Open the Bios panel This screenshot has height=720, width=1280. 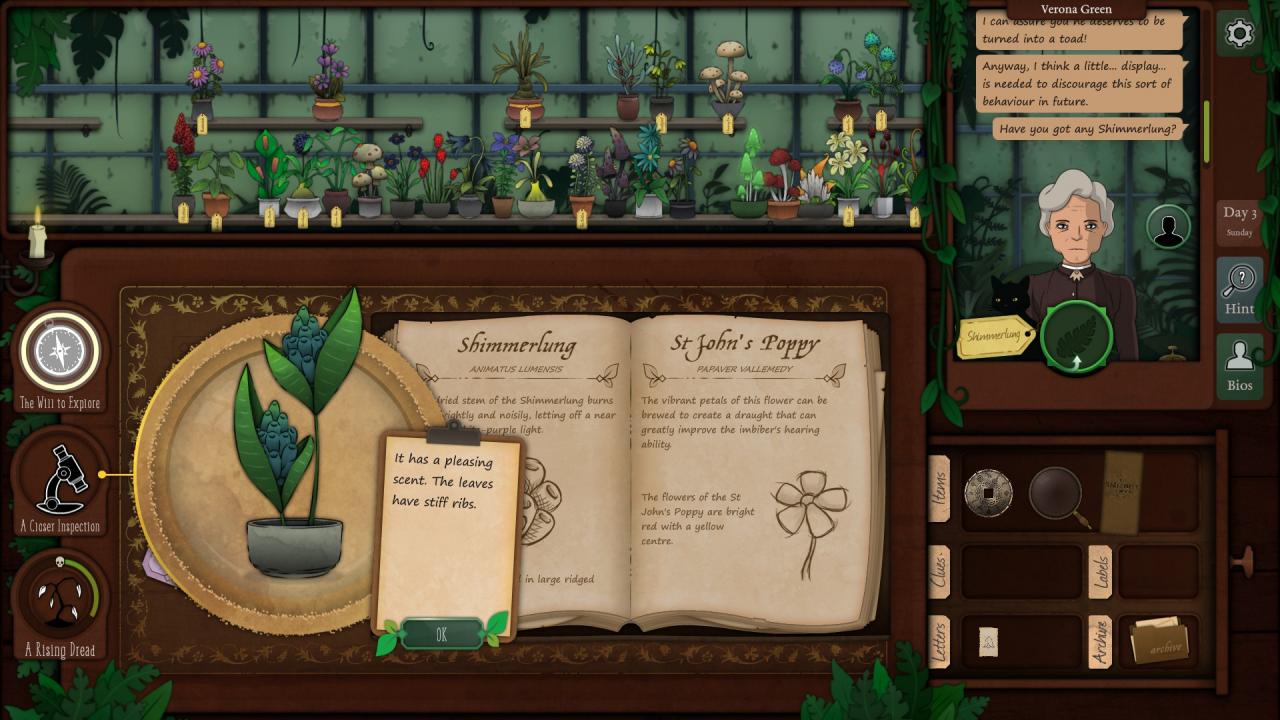(1239, 365)
